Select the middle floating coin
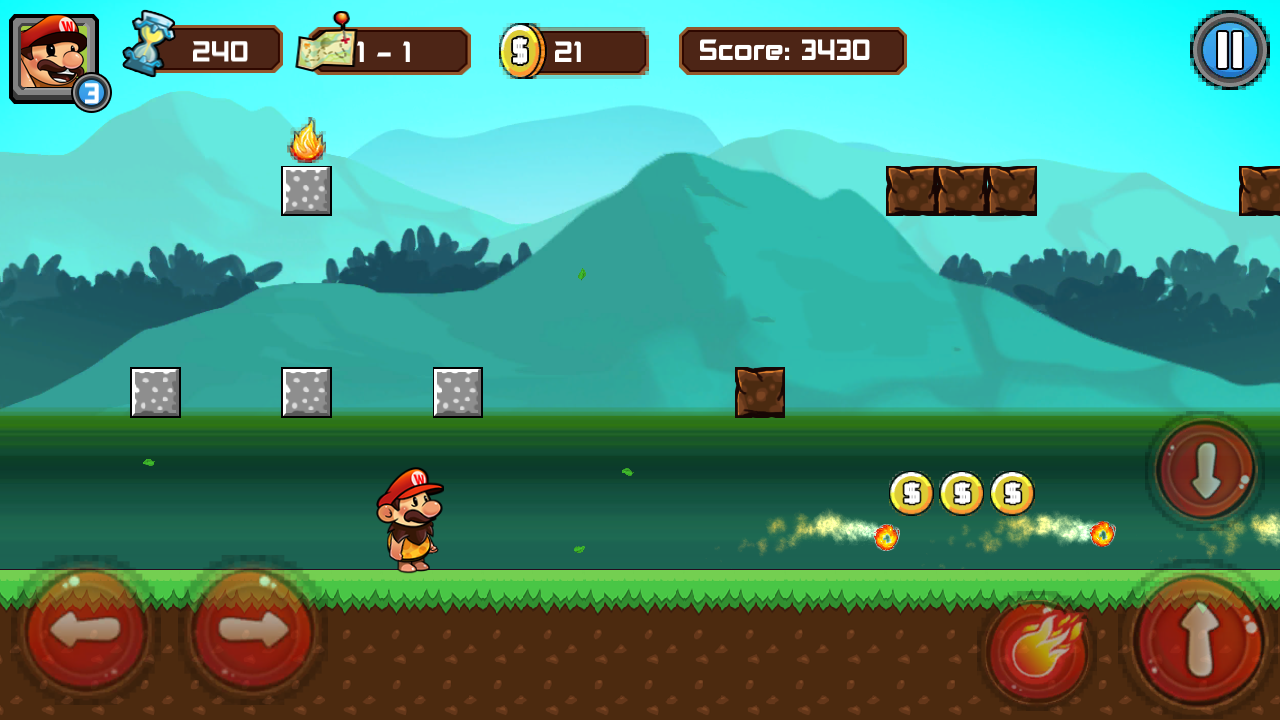1280x720 pixels. (960, 492)
